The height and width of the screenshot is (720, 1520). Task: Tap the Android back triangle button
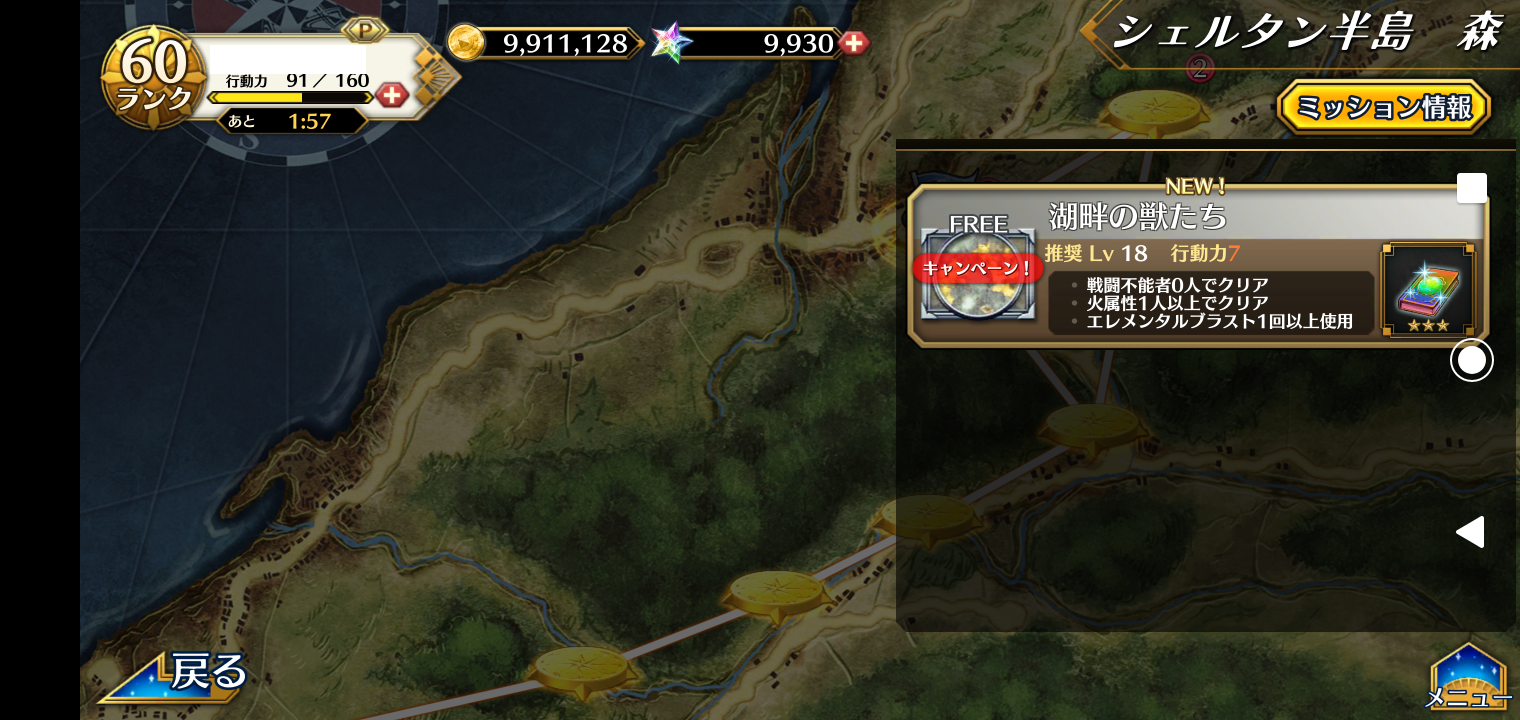click(x=1470, y=532)
